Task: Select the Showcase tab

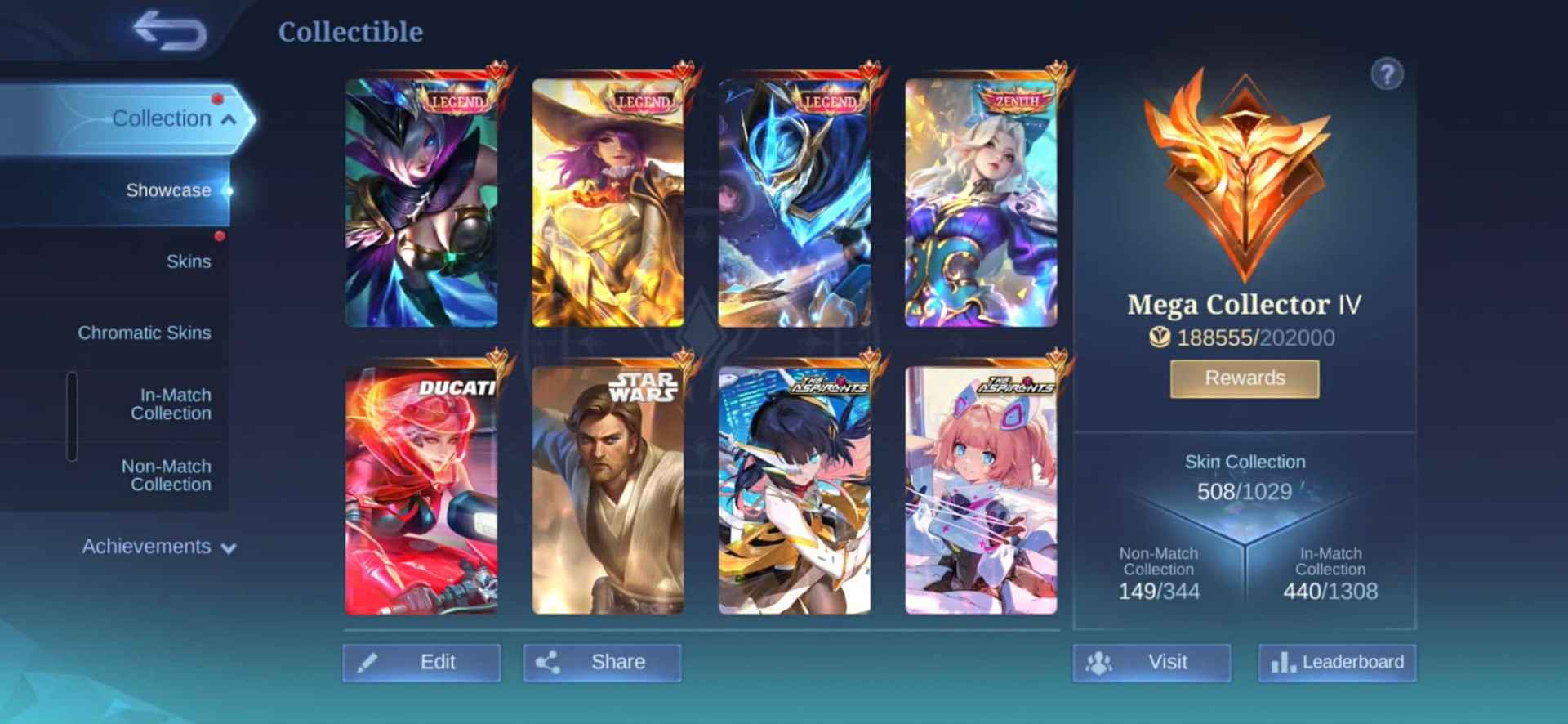Action: click(169, 190)
